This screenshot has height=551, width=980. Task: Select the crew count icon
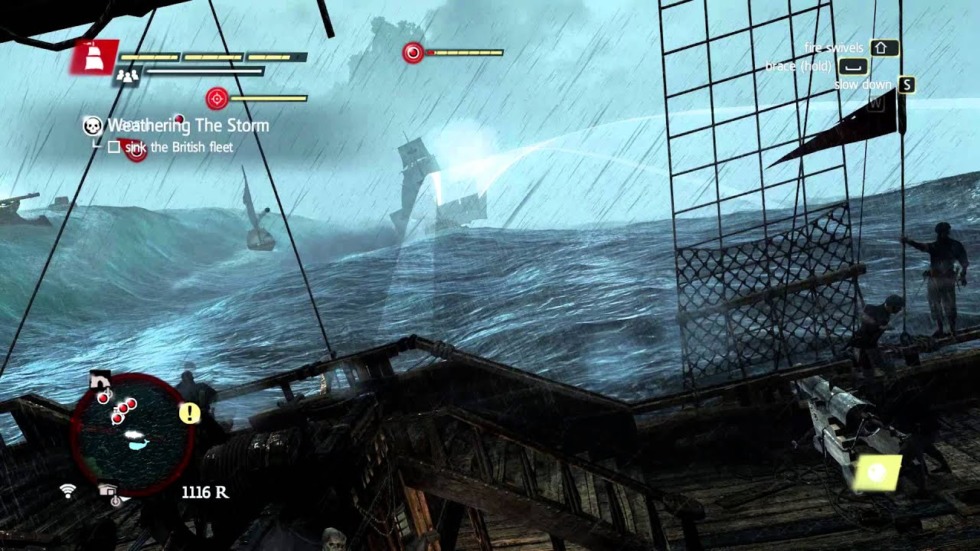[x=126, y=75]
